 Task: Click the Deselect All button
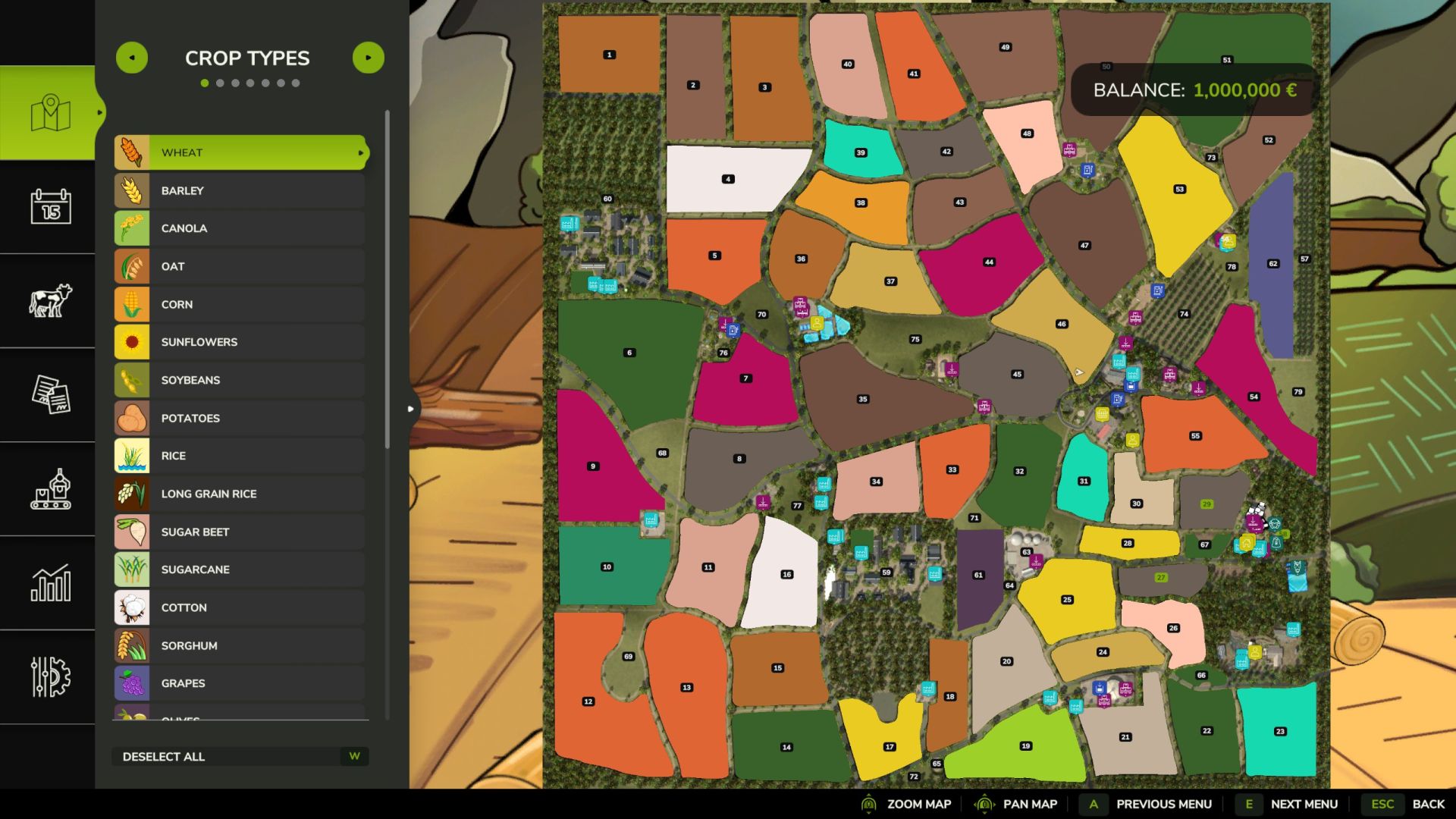click(x=240, y=756)
